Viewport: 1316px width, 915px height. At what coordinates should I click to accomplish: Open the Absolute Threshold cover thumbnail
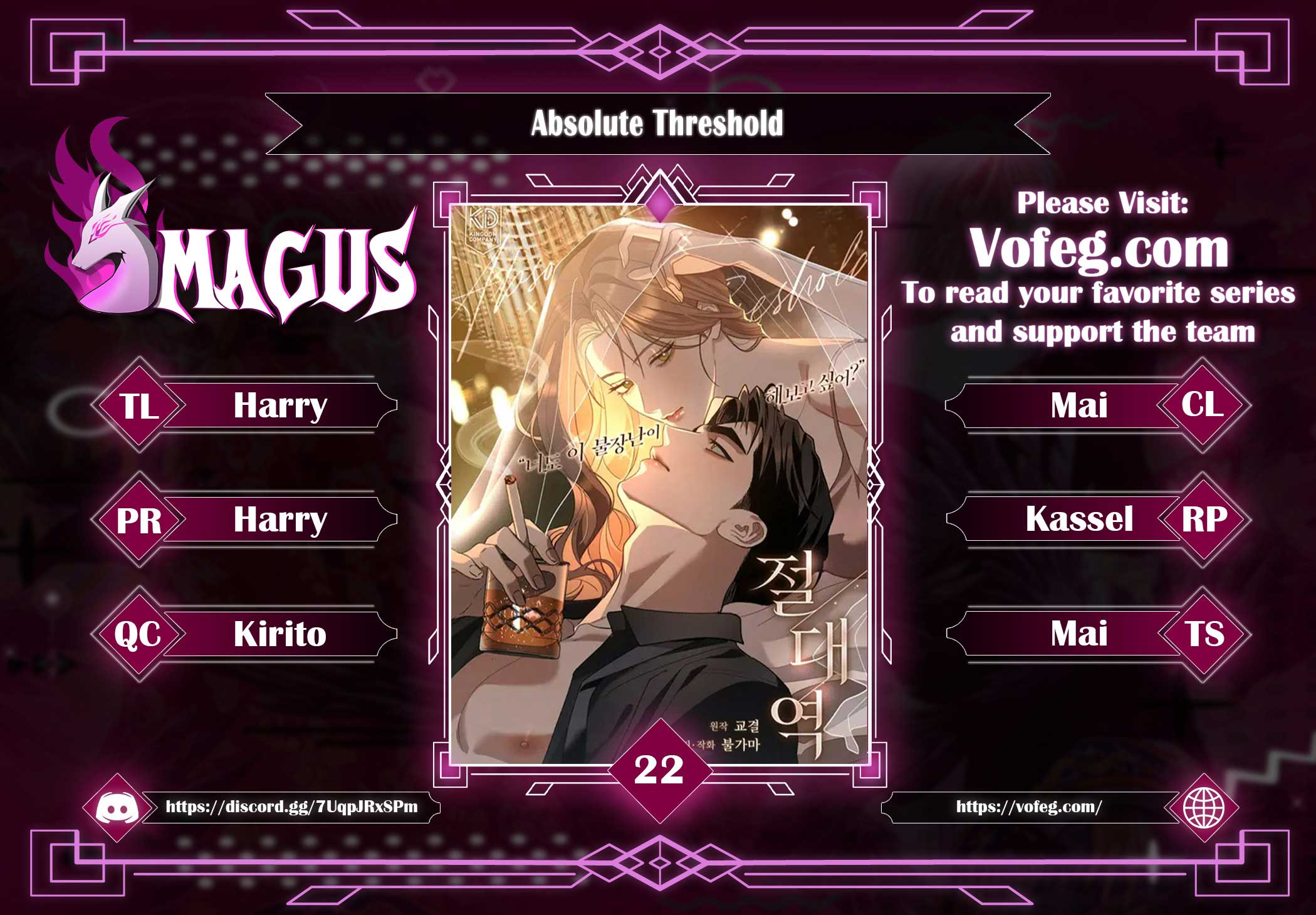pyautogui.click(x=659, y=483)
